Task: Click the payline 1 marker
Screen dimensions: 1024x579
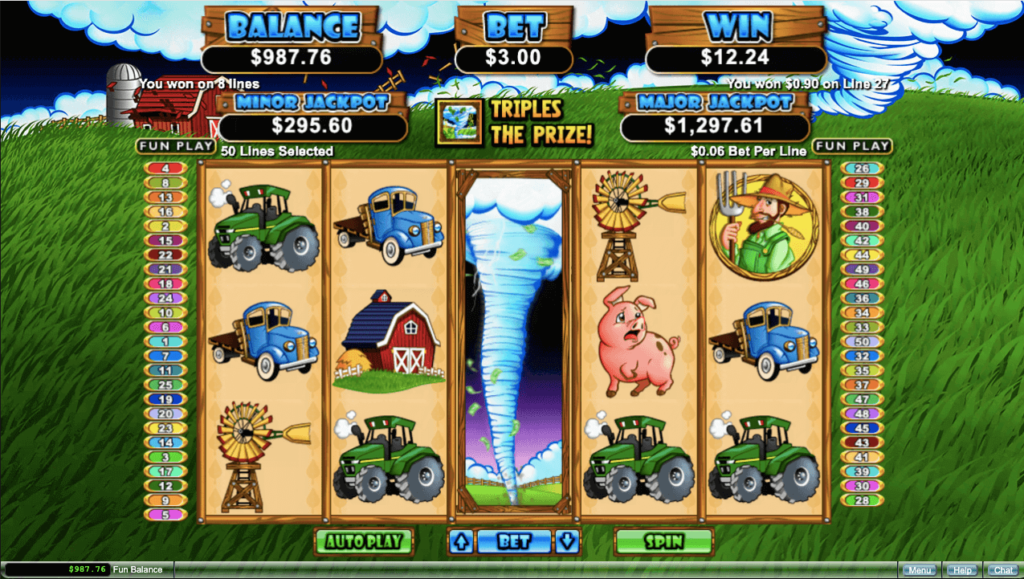Action: click(x=165, y=341)
